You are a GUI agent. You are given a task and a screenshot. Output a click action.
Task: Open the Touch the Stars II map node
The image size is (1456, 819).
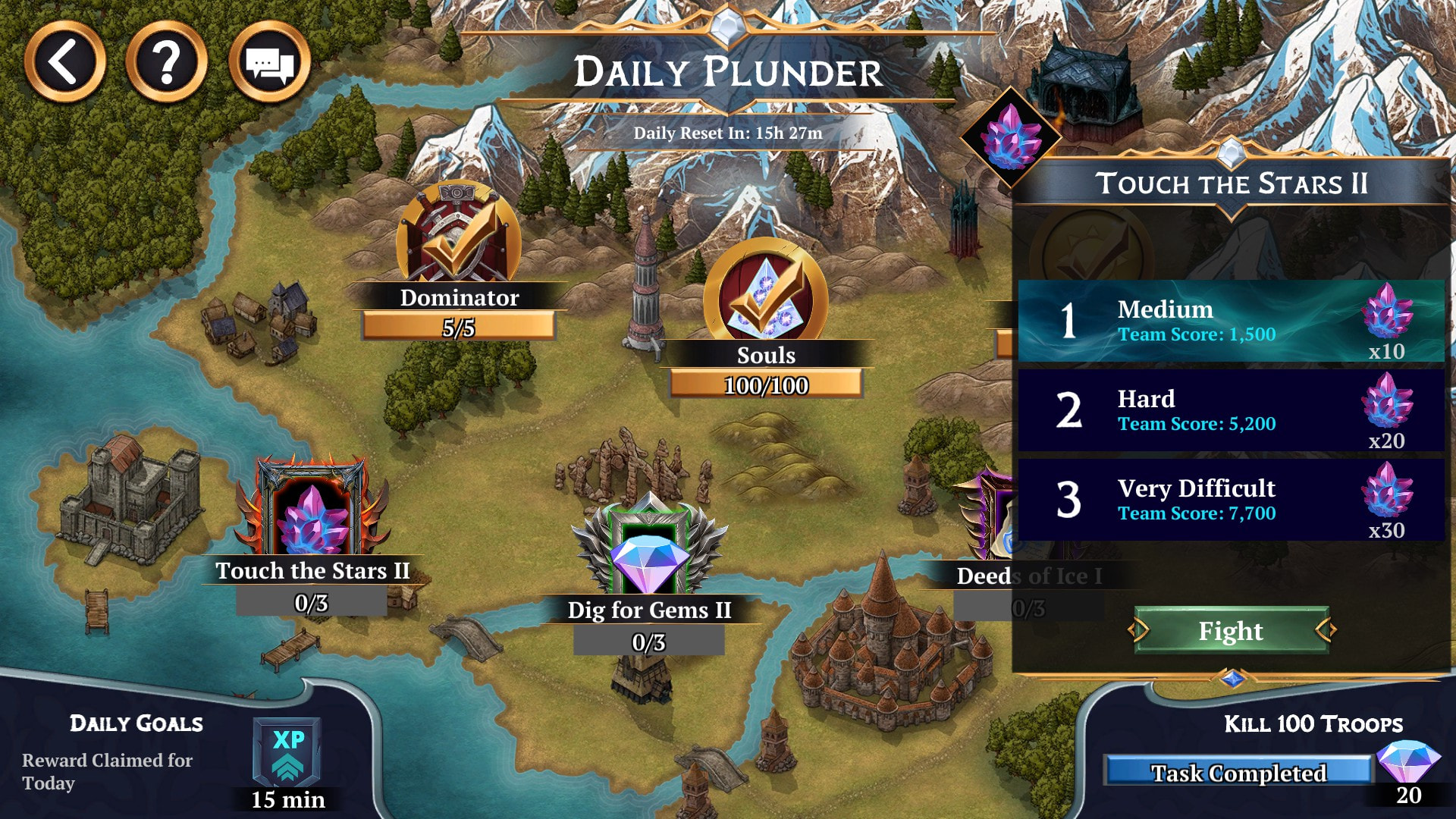tap(312, 512)
